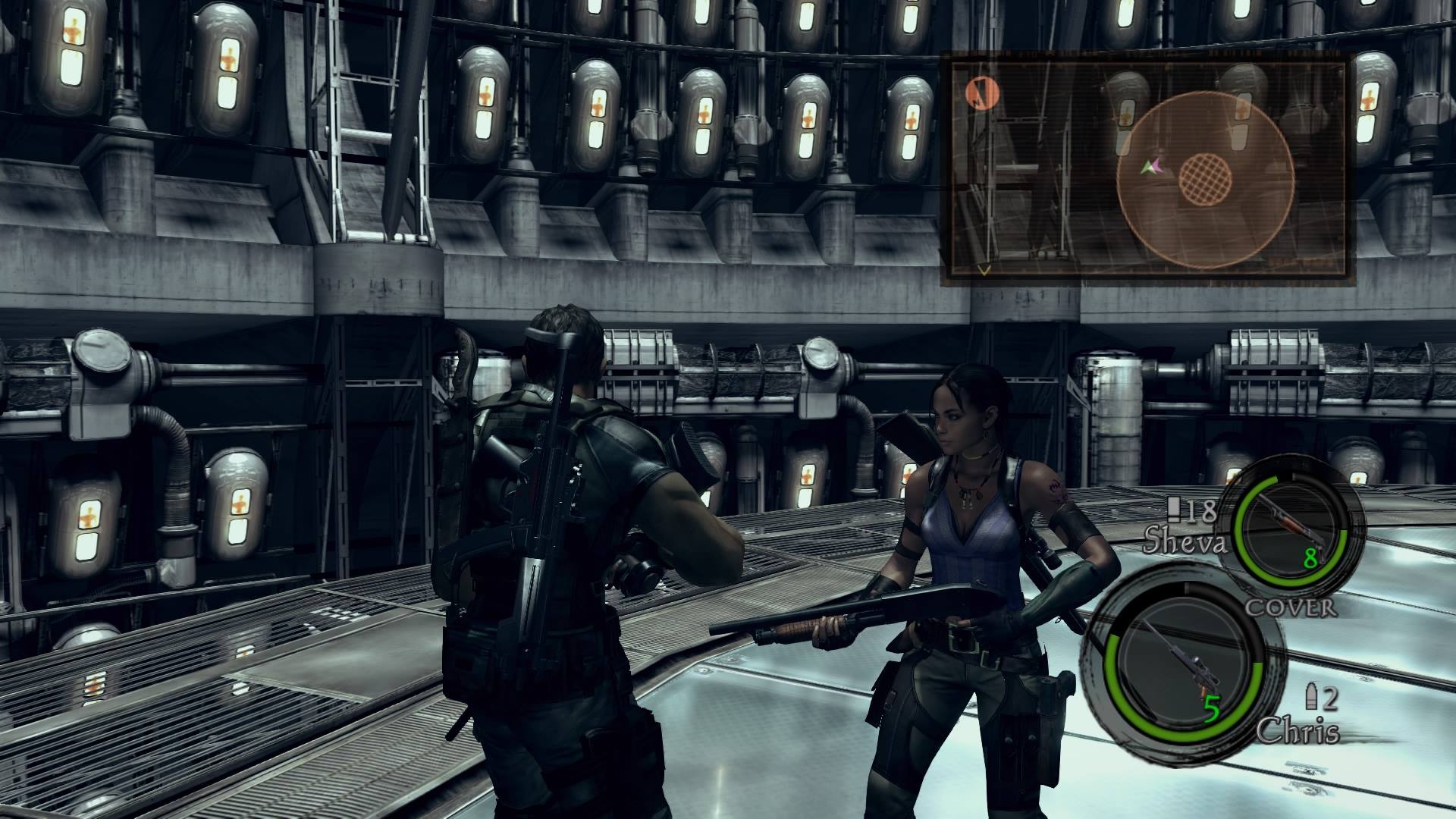Click the pink partner arrow on the minimap
Viewport: 1456px width, 819px height.
point(1158,165)
